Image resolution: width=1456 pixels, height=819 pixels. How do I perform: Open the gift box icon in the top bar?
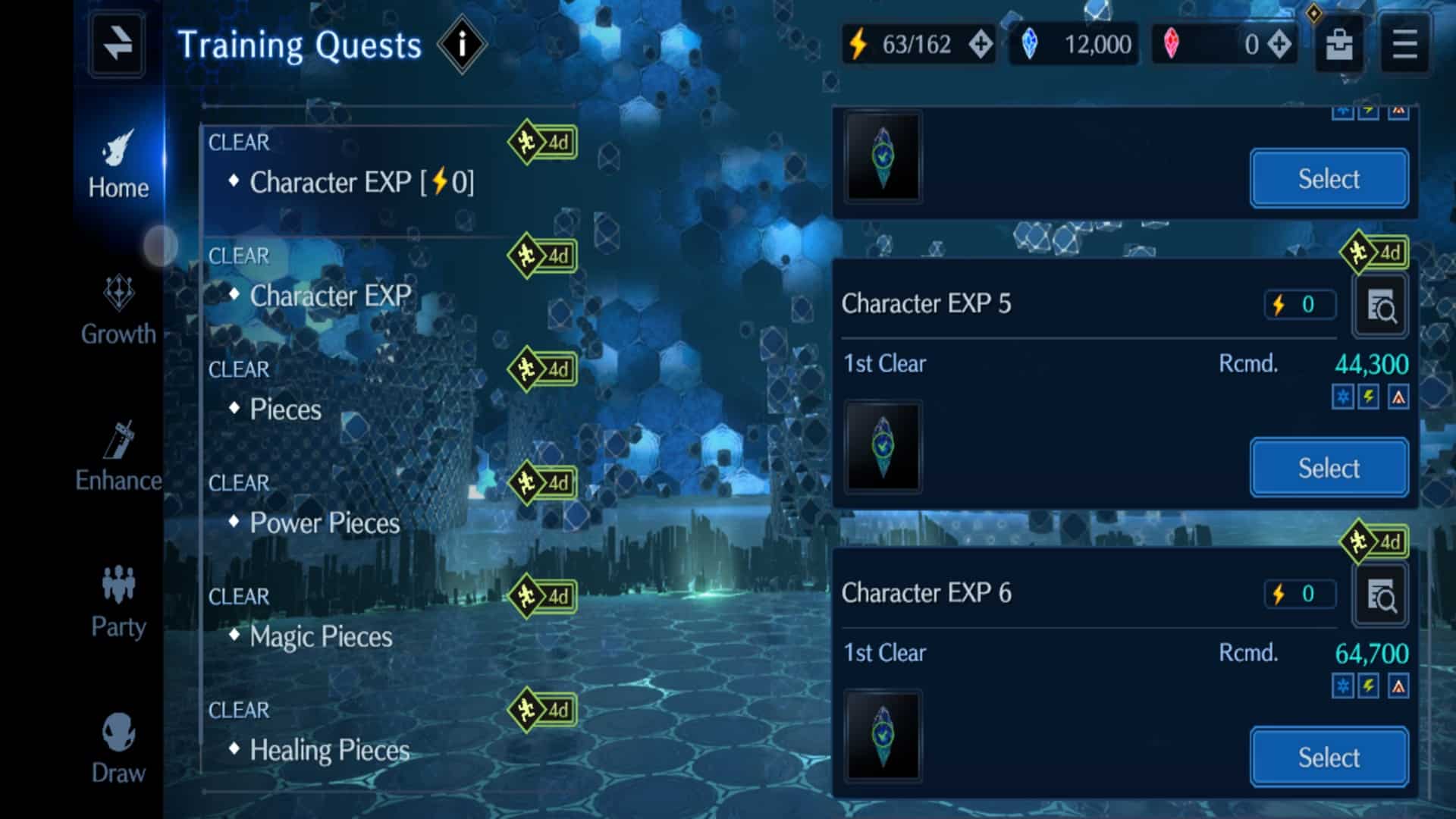coord(1338,44)
